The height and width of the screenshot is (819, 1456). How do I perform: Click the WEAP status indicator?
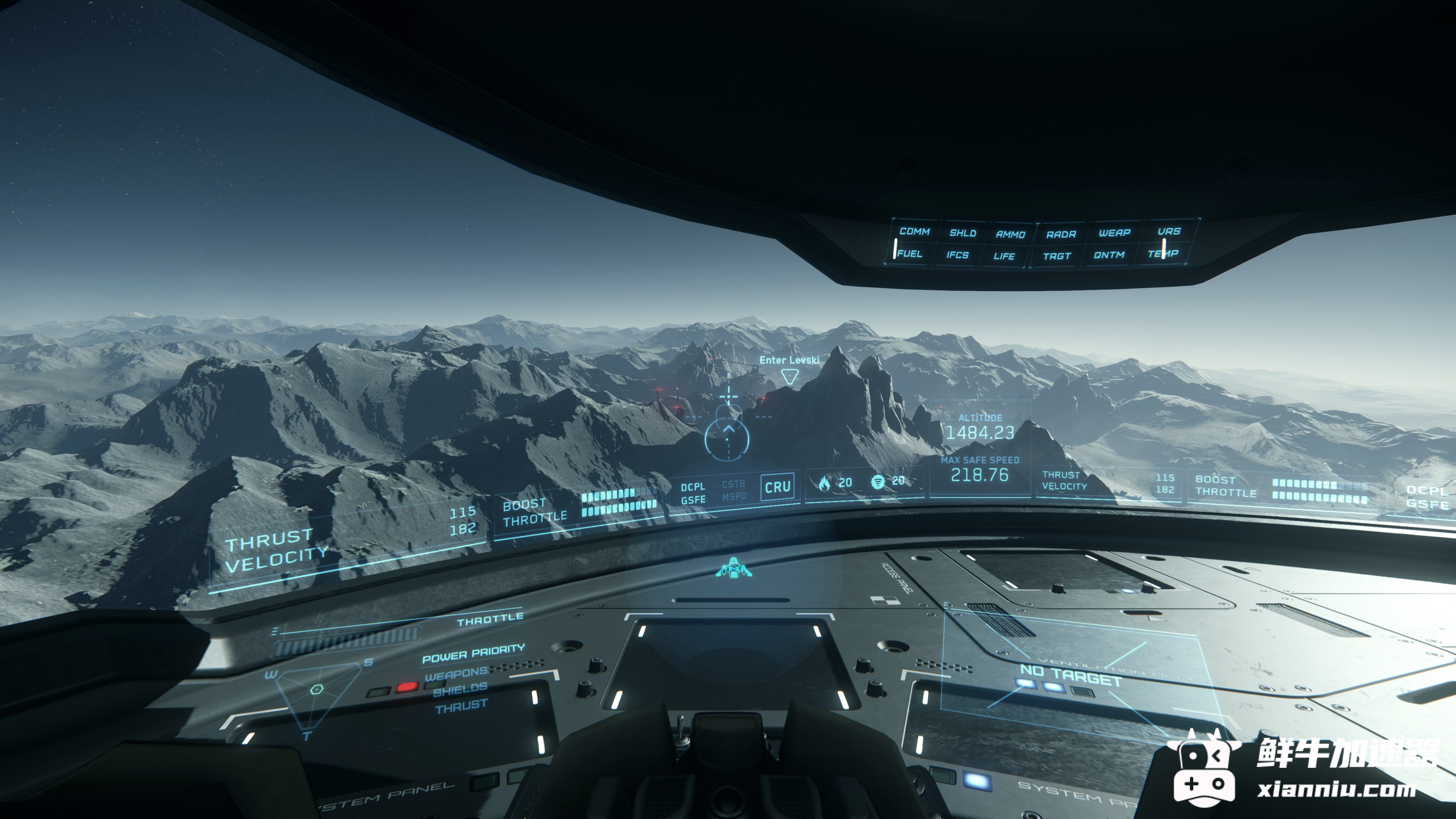[x=1114, y=233]
